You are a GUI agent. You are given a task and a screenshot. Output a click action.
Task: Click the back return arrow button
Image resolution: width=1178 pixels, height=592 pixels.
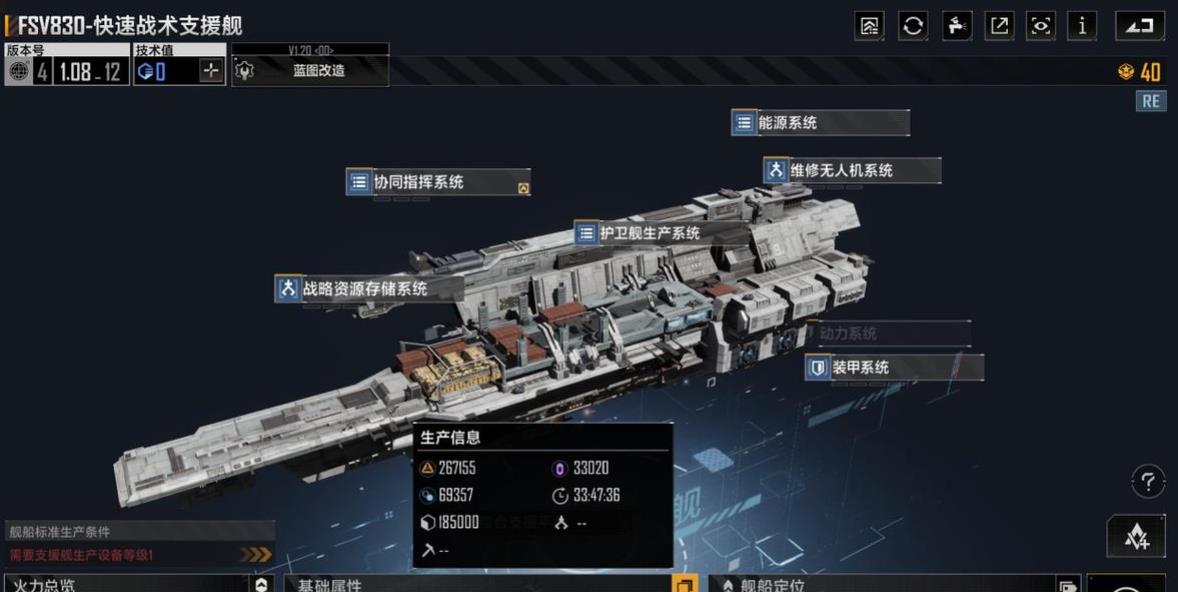tap(1140, 26)
